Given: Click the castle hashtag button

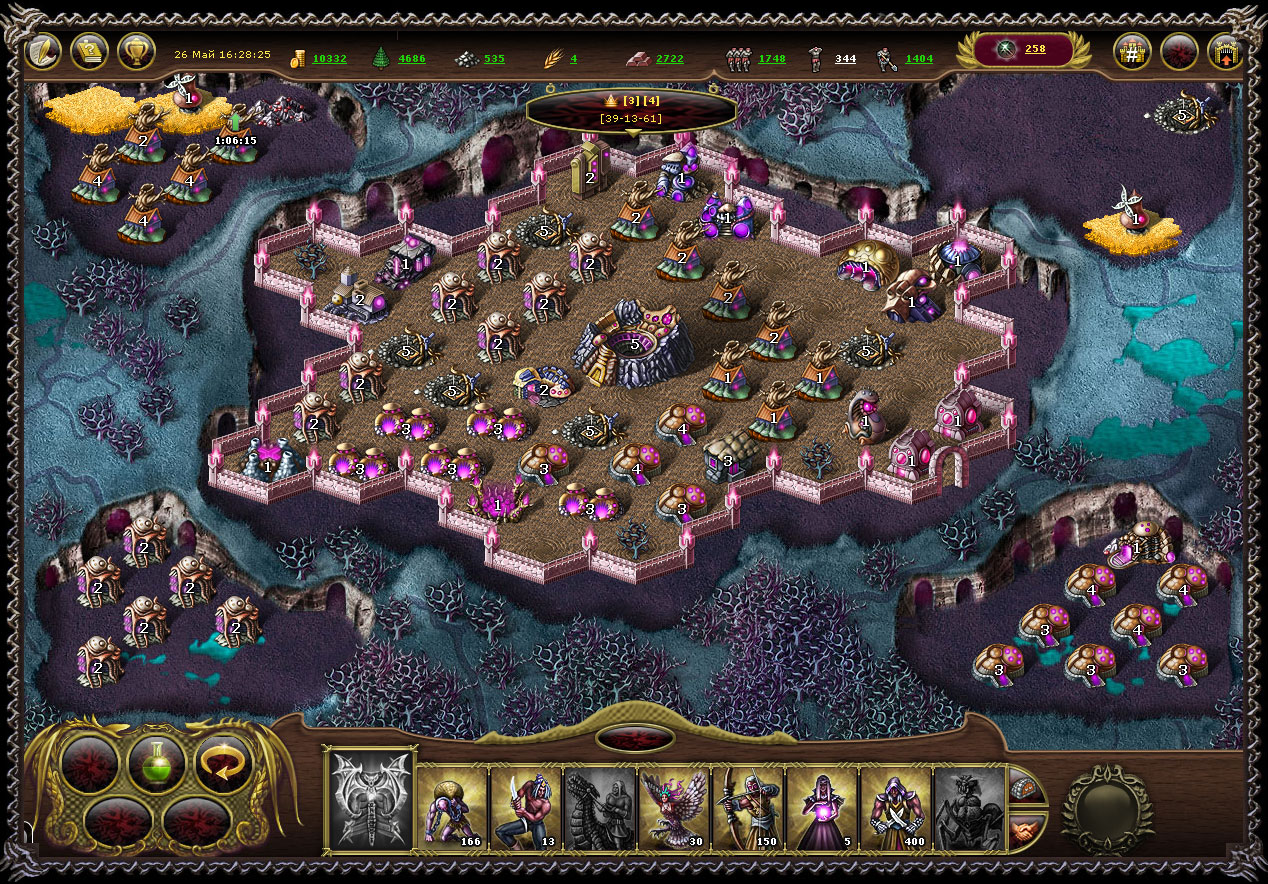Looking at the screenshot, I should [1132, 52].
